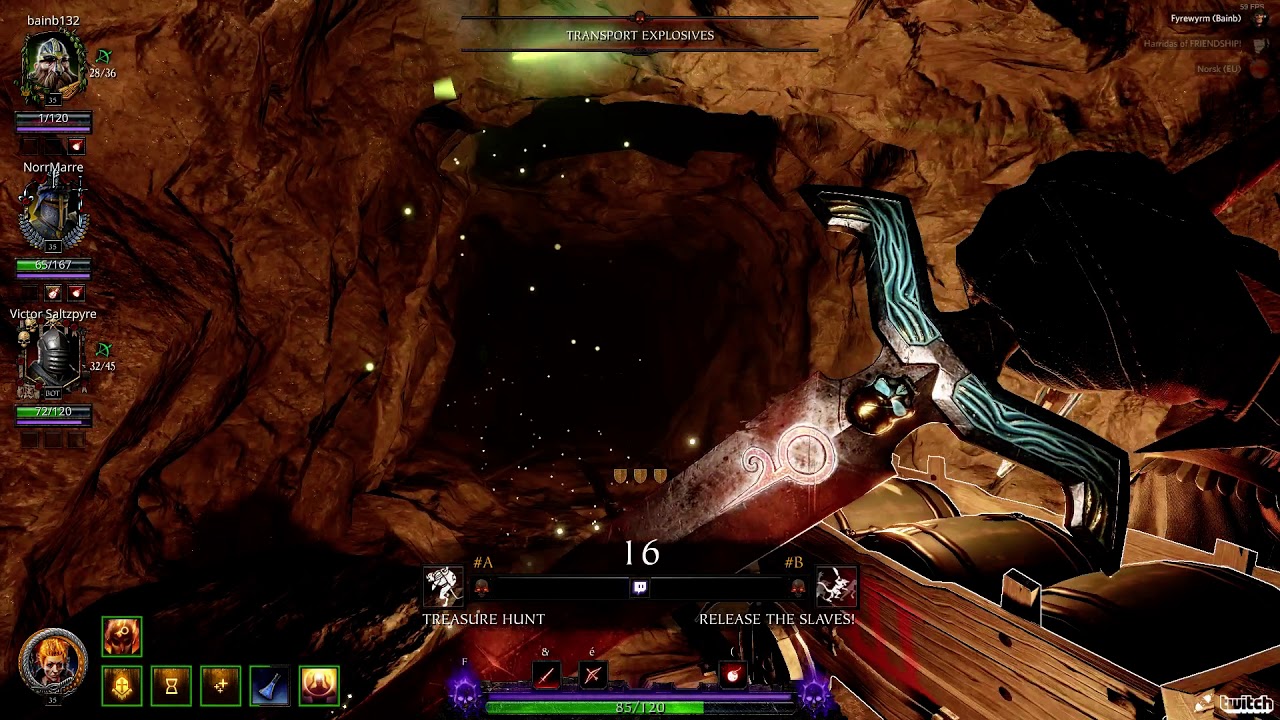Click the Treasure Hunt vote icon
1280x720 pixels.
click(444, 587)
